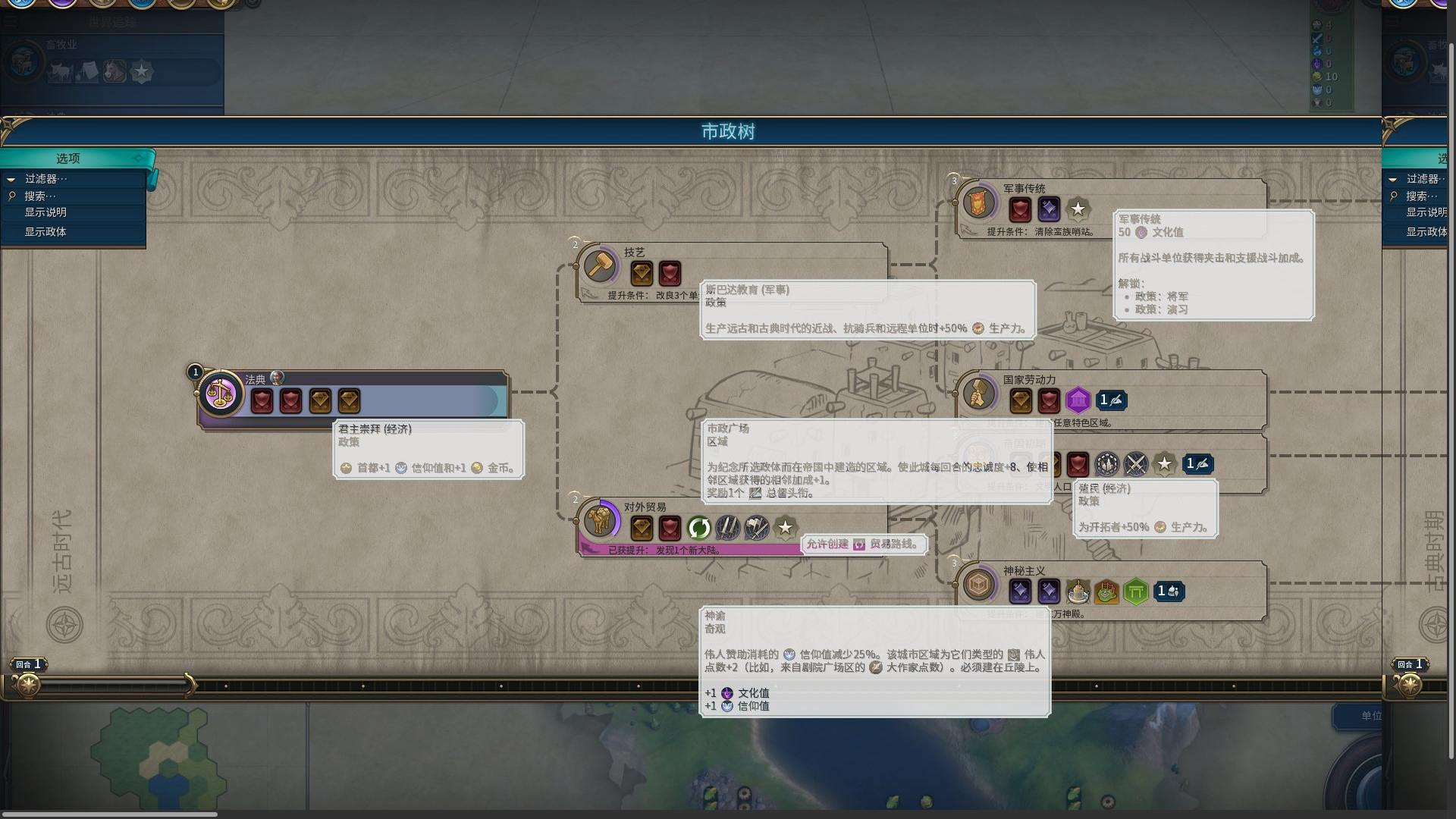
Task: Click the scales icon of 法典
Action: tap(221, 394)
